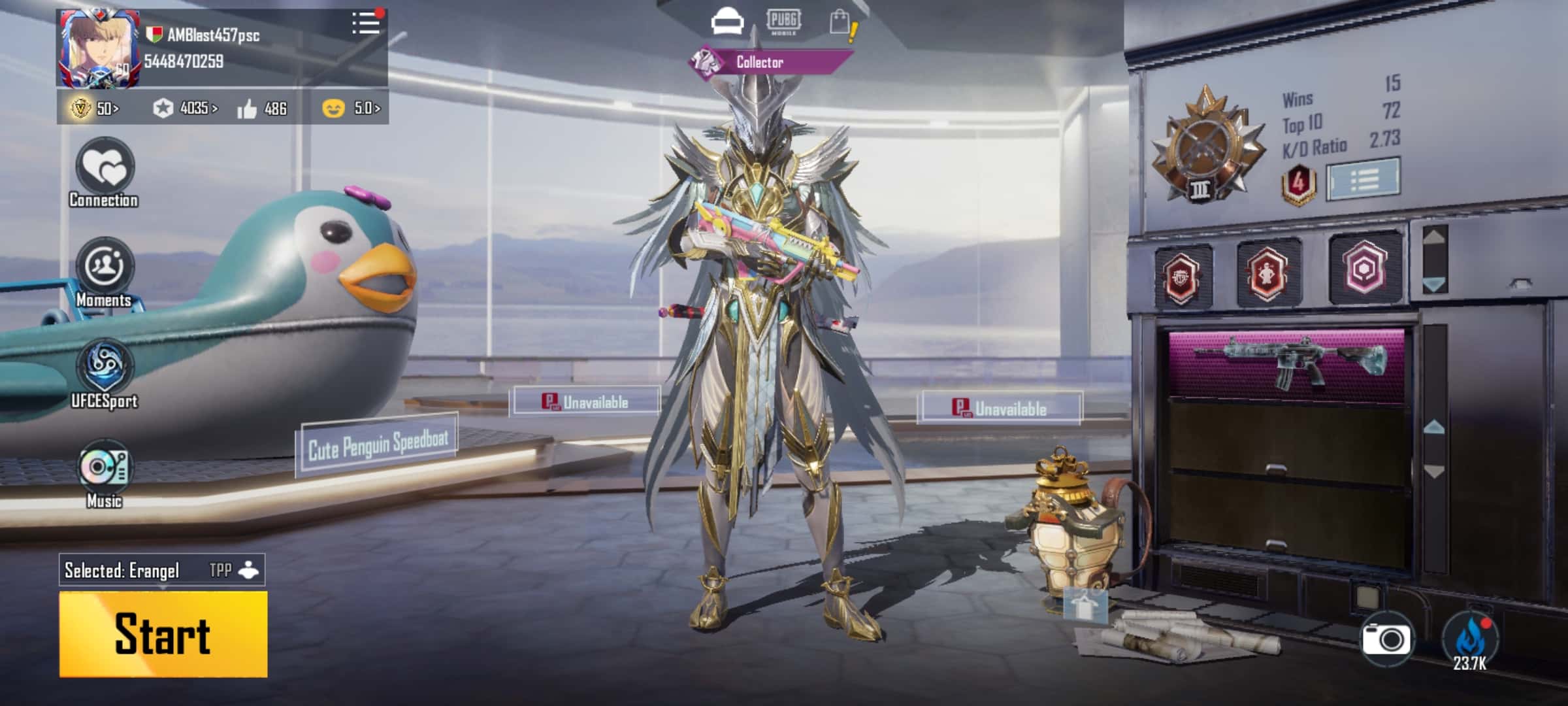Tap the yellow Start button
The image size is (1568, 706).
pyautogui.click(x=163, y=633)
